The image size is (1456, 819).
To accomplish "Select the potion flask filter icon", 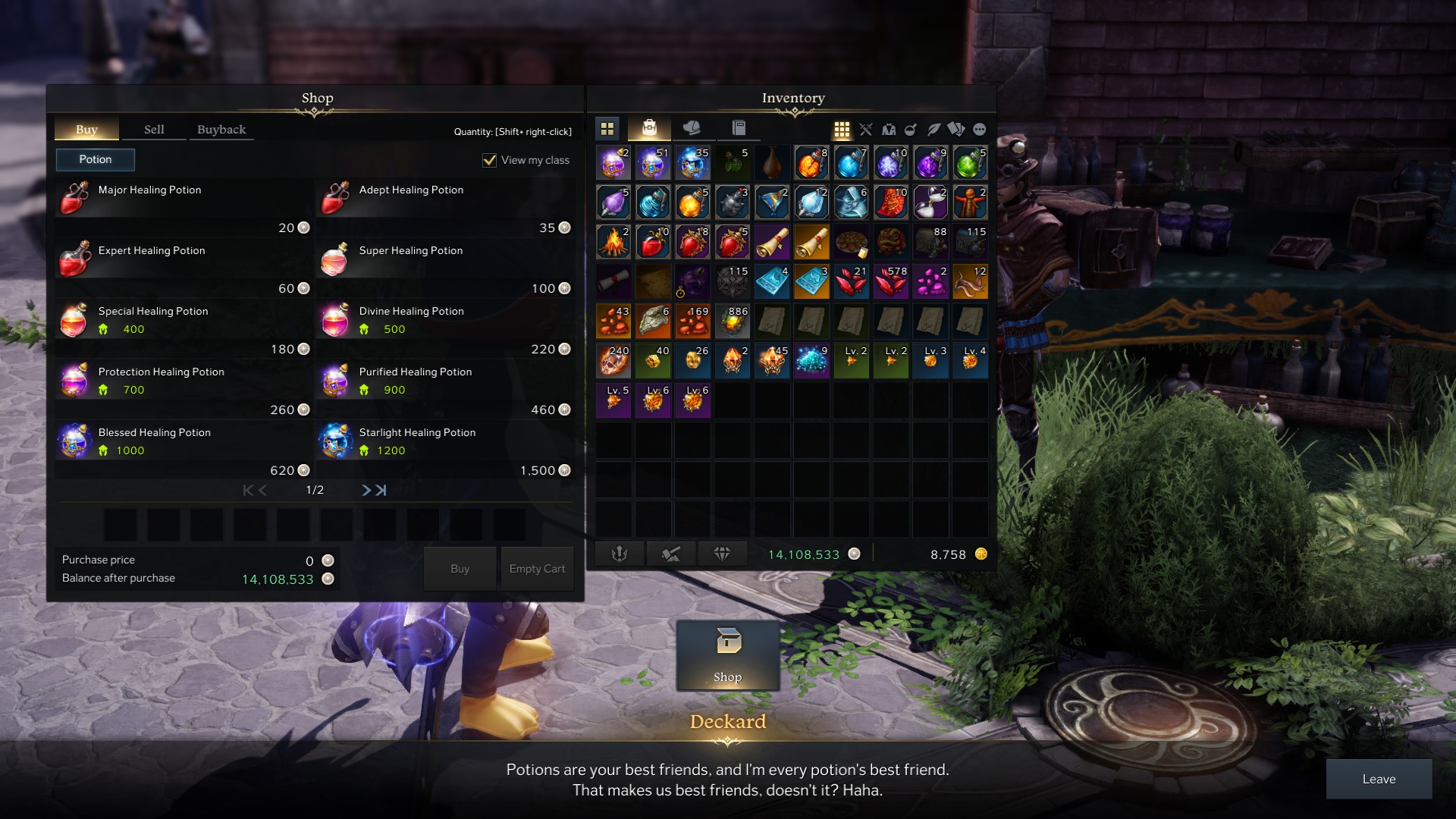I will (x=910, y=129).
